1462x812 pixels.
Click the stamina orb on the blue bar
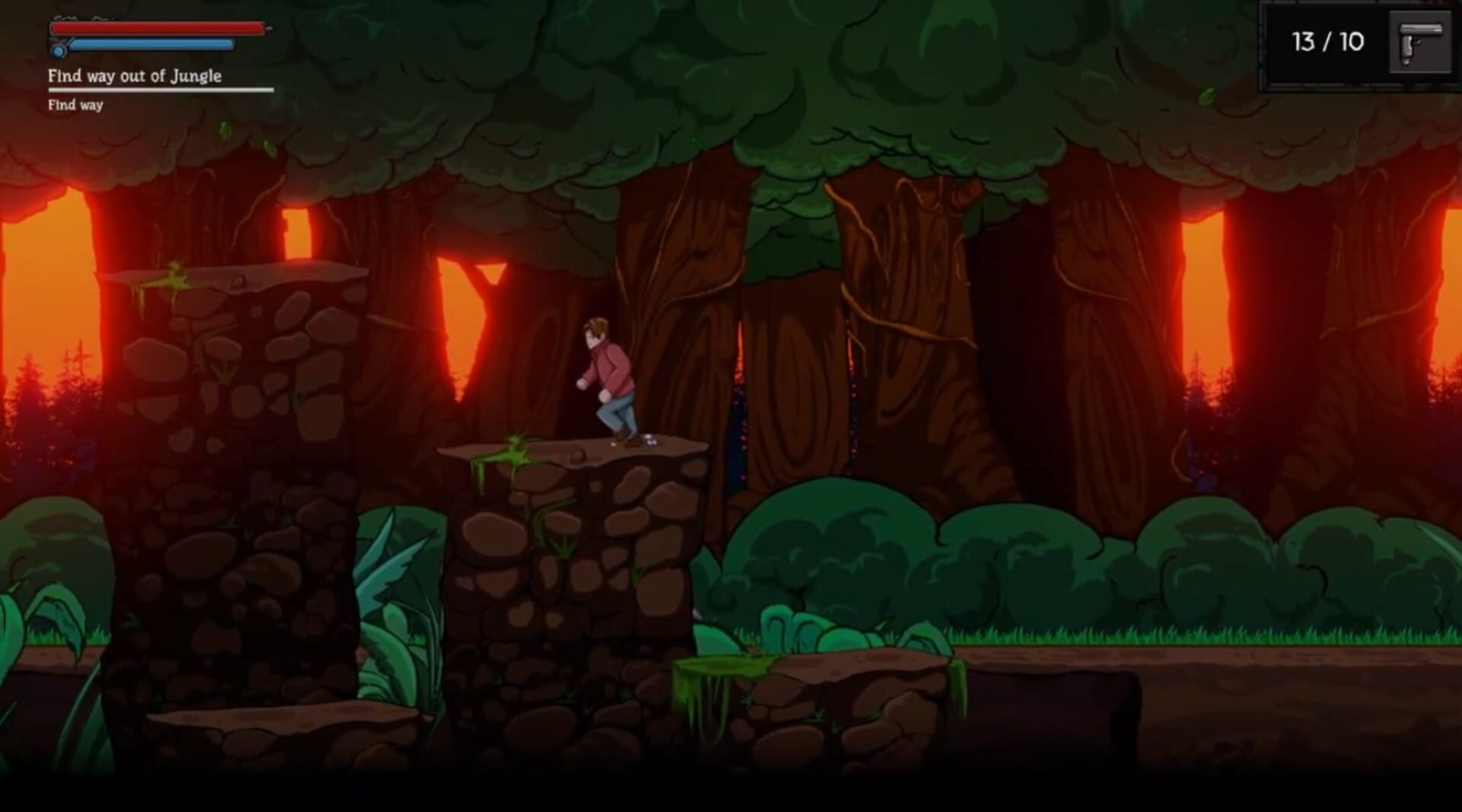(x=59, y=51)
